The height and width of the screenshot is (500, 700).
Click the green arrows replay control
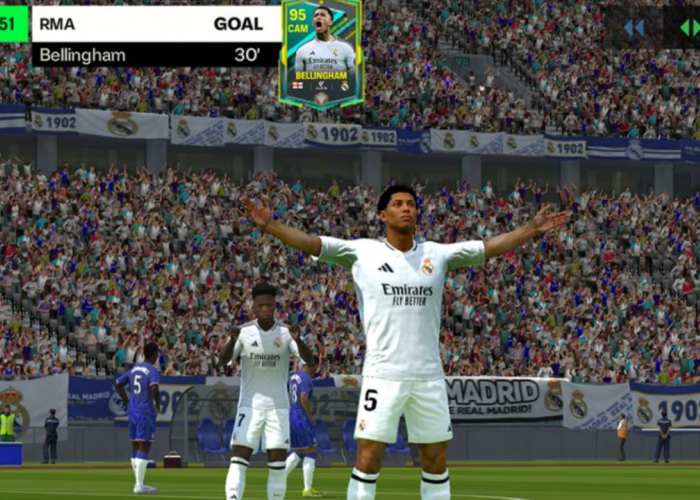click(x=689, y=27)
